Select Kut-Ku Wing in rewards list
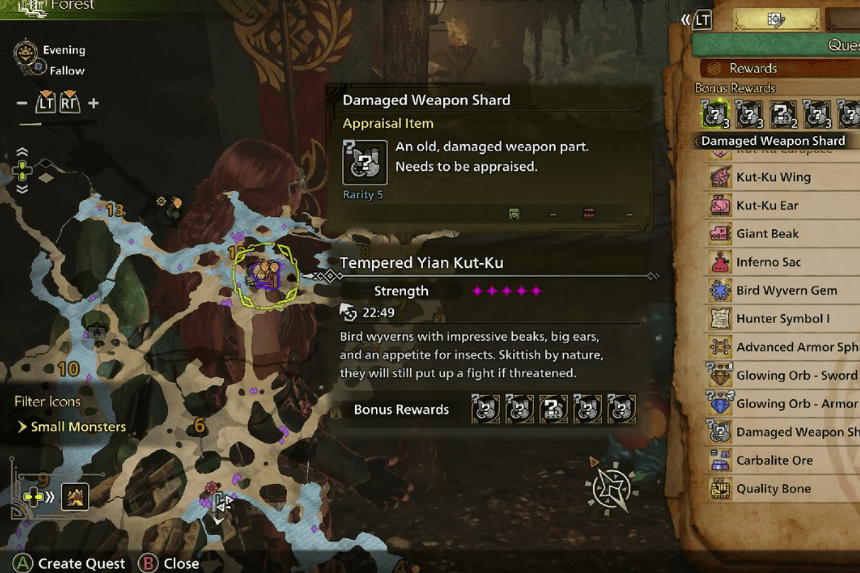The height and width of the screenshot is (573, 860). click(x=773, y=177)
